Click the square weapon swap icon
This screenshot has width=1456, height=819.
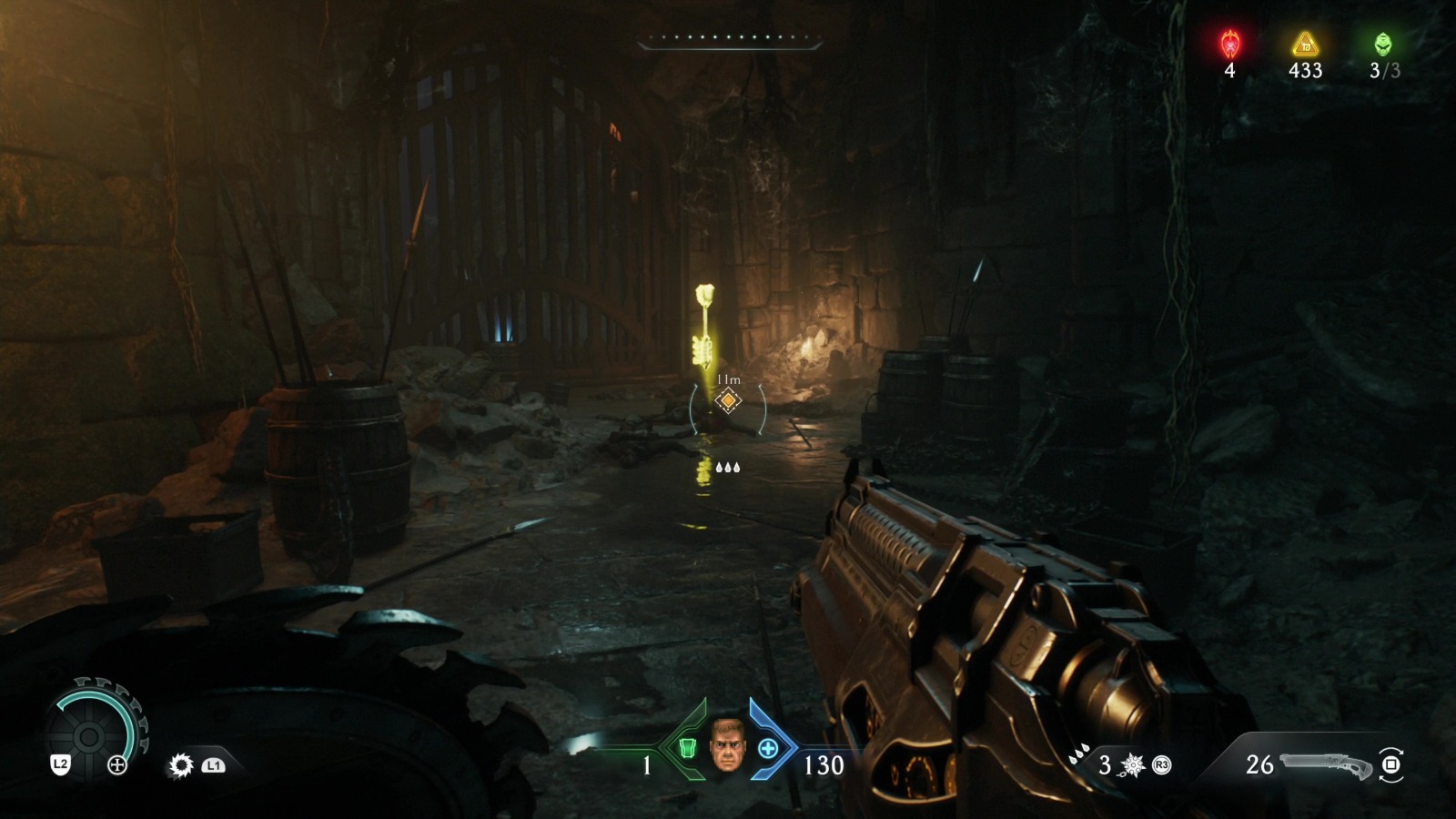click(1390, 763)
